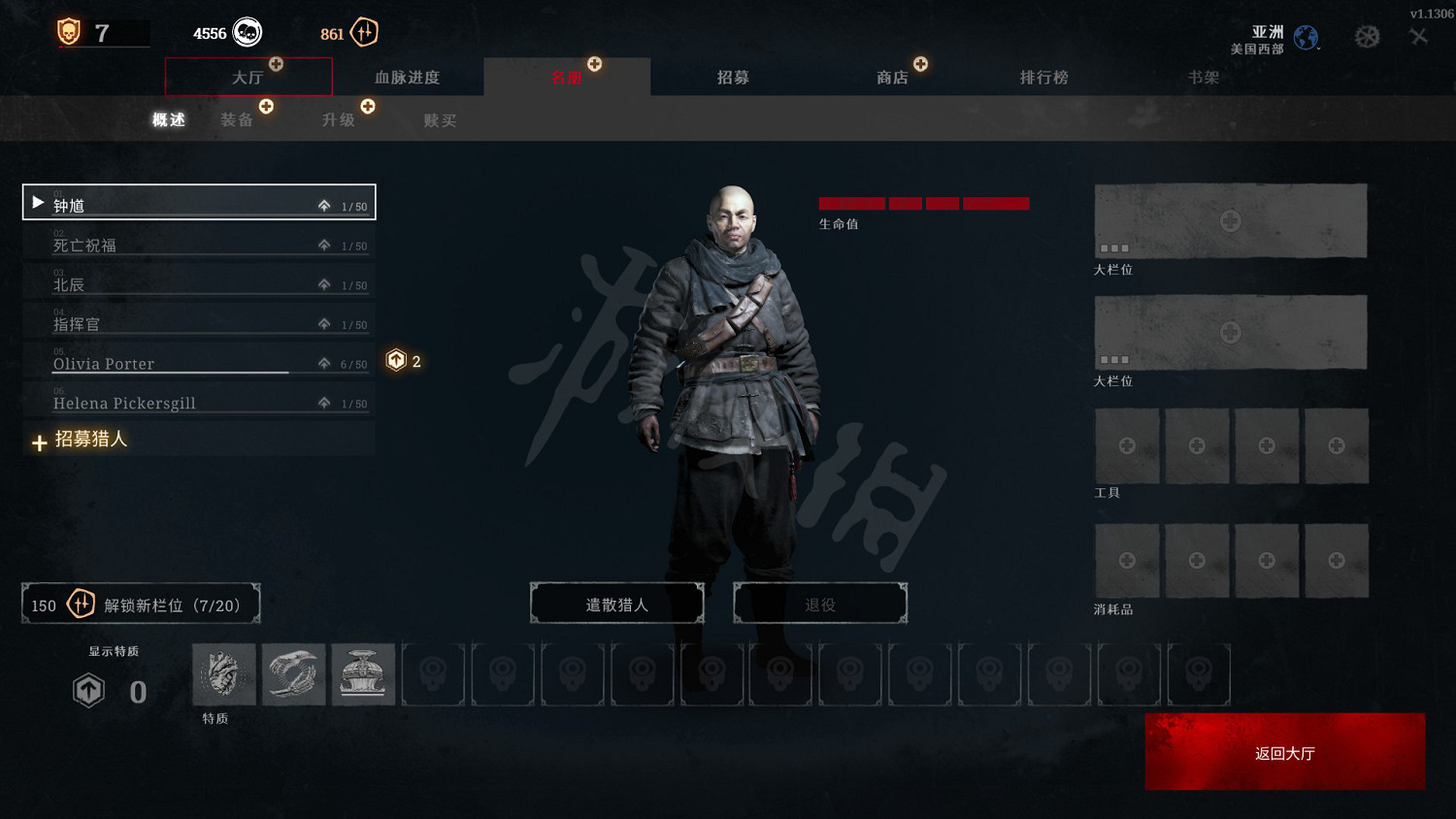Click the red 返回大厅 button
The image size is (1456, 819).
click(1284, 752)
